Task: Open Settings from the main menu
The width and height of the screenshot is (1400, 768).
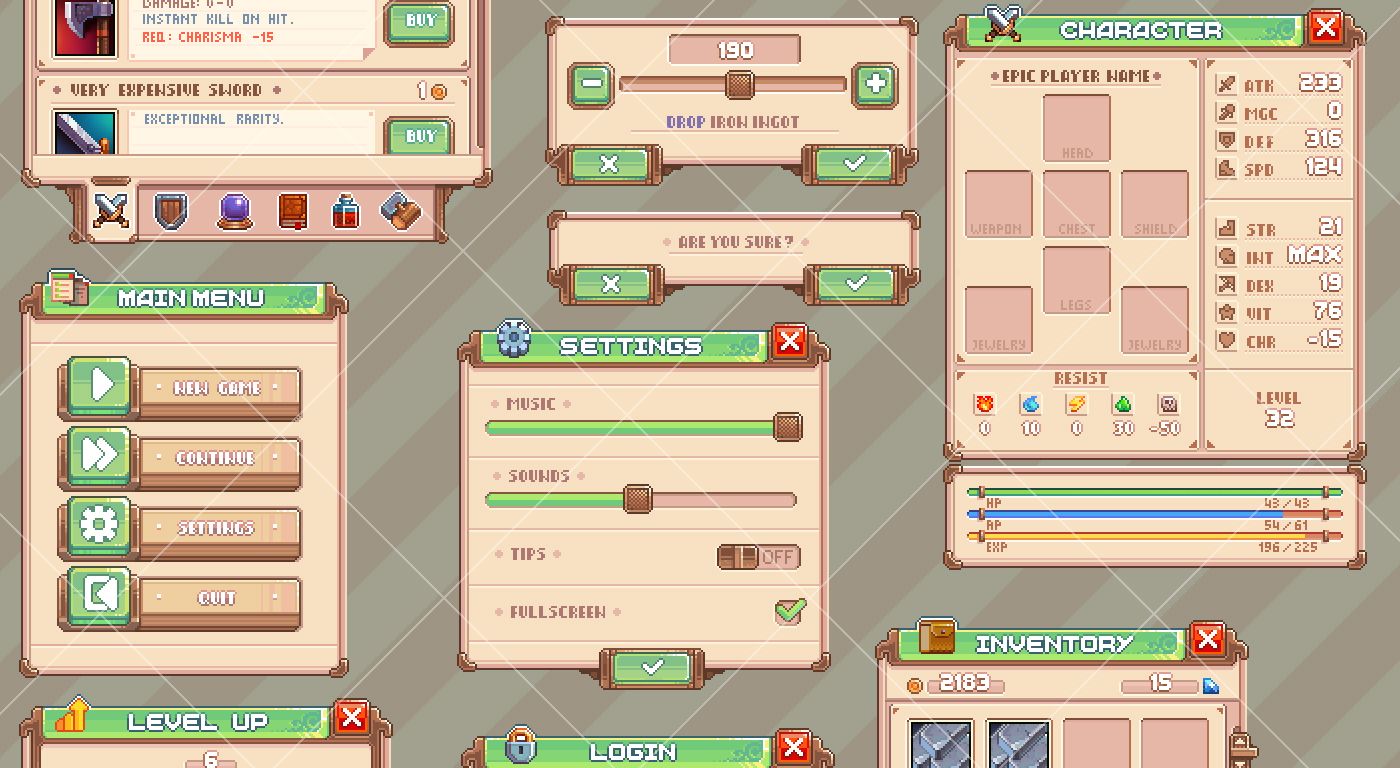Action: pos(218,529)
